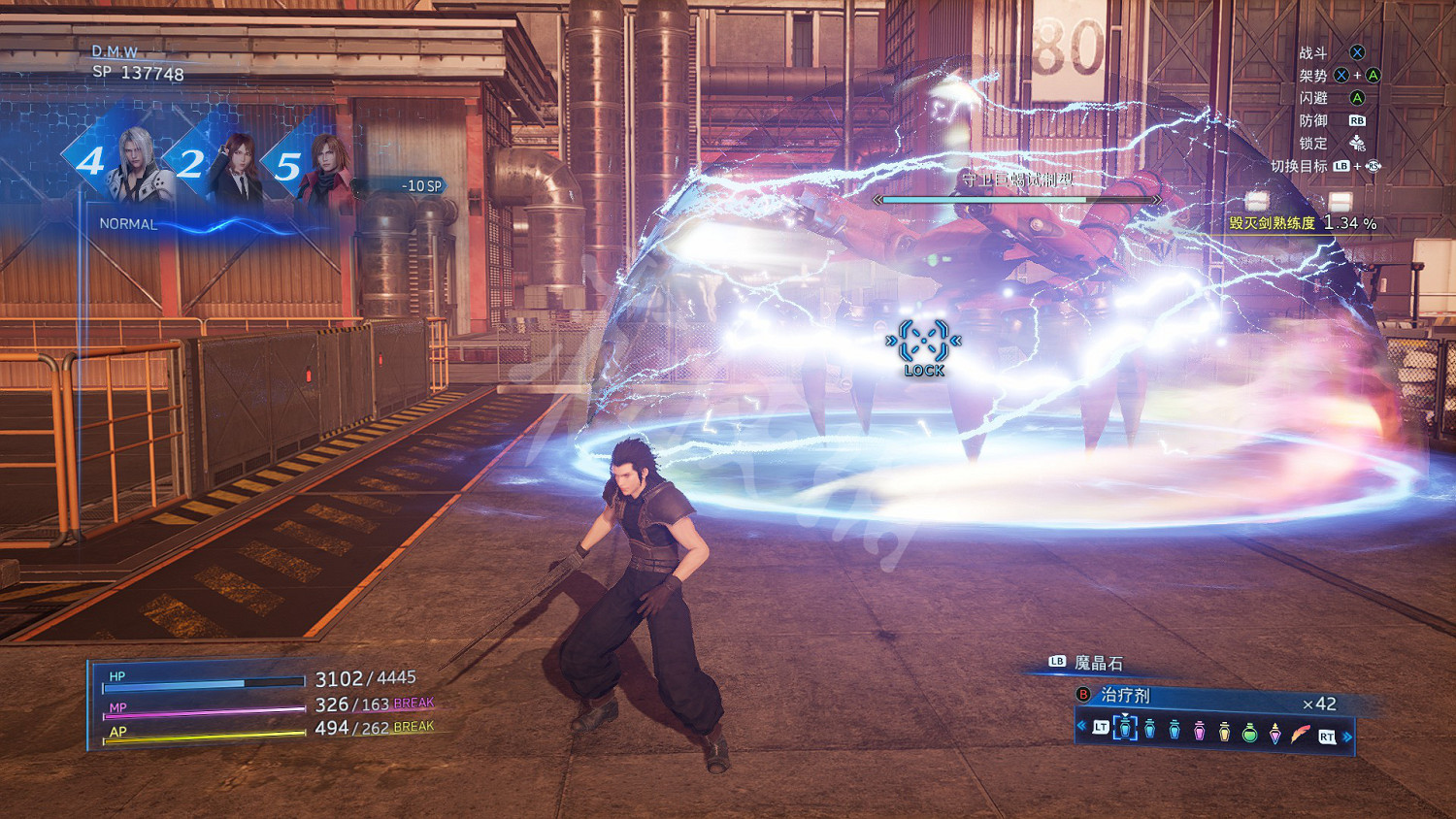The image size is (1456, 819).
Task: Click the item bar's left double-arrow
Action: coord(1081,726)
